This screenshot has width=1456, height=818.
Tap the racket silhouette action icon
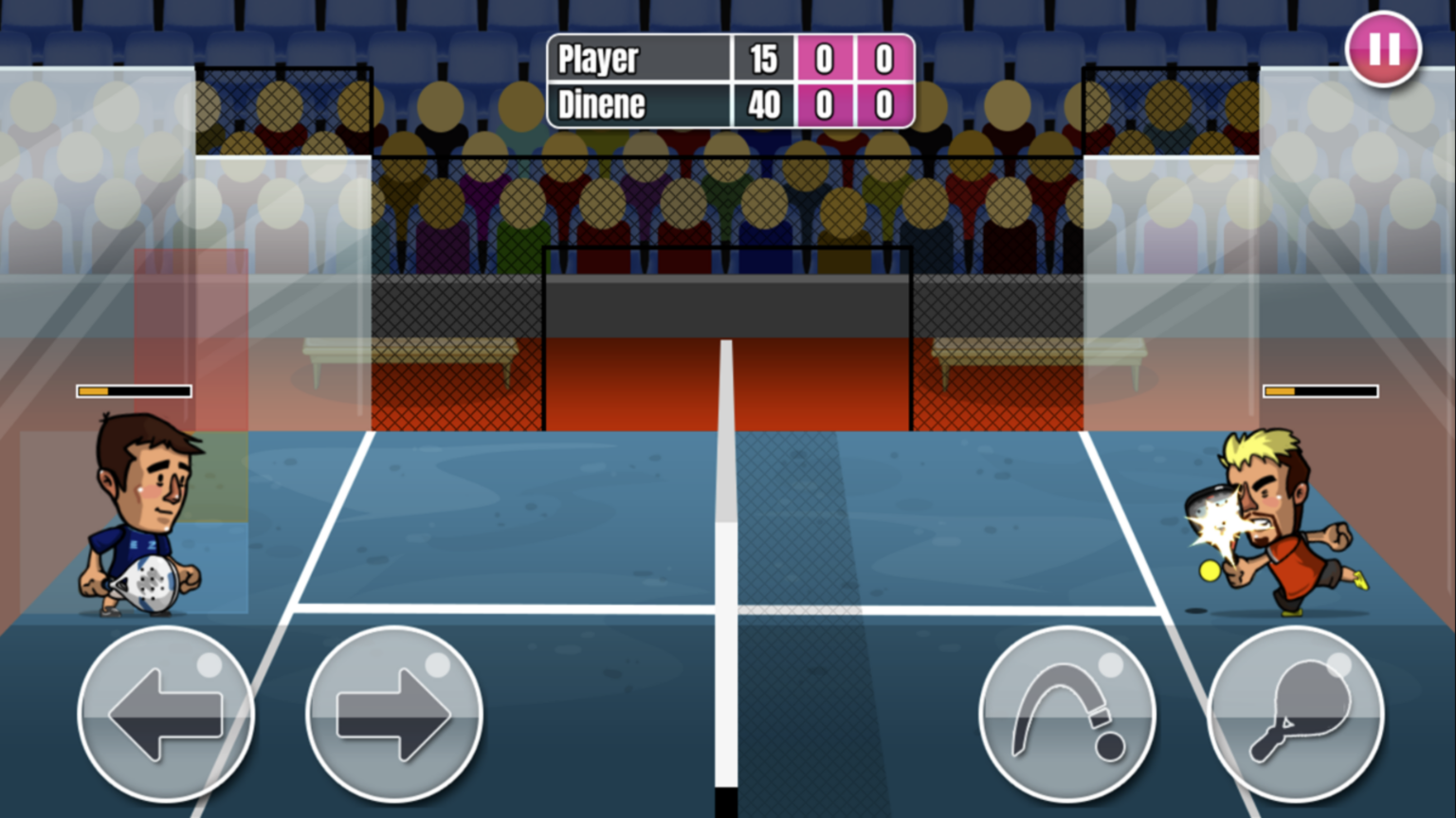[1292, 718]
